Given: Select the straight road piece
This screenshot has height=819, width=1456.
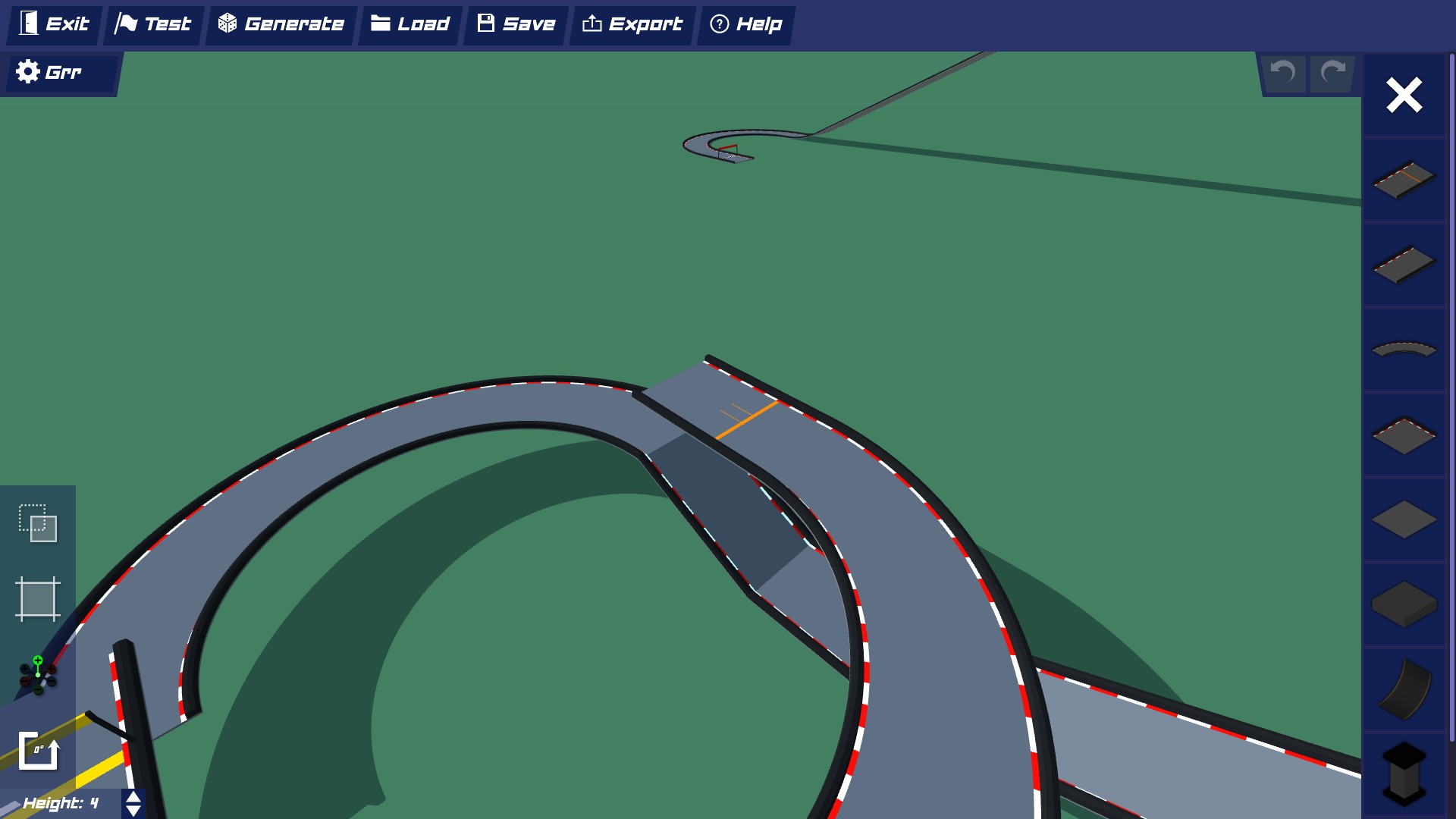Looking at the screenshot, I should click(1403, 265).
